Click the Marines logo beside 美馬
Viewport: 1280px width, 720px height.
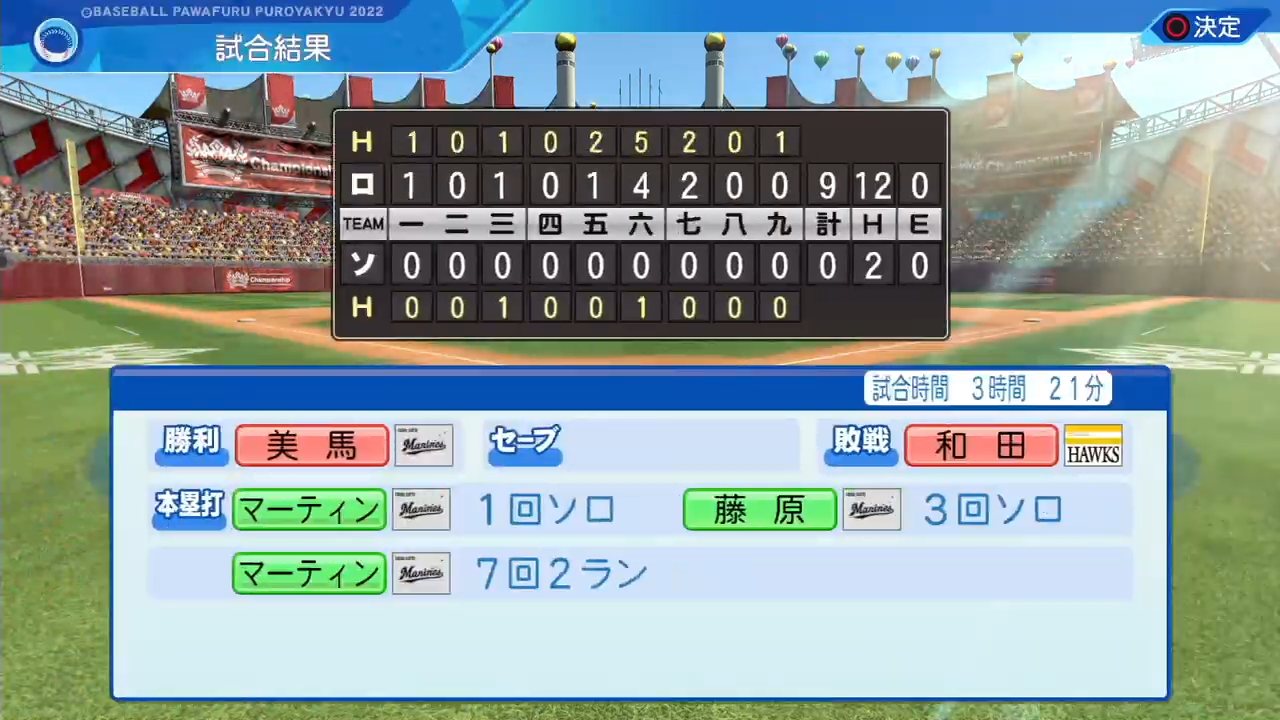(423, 445)
